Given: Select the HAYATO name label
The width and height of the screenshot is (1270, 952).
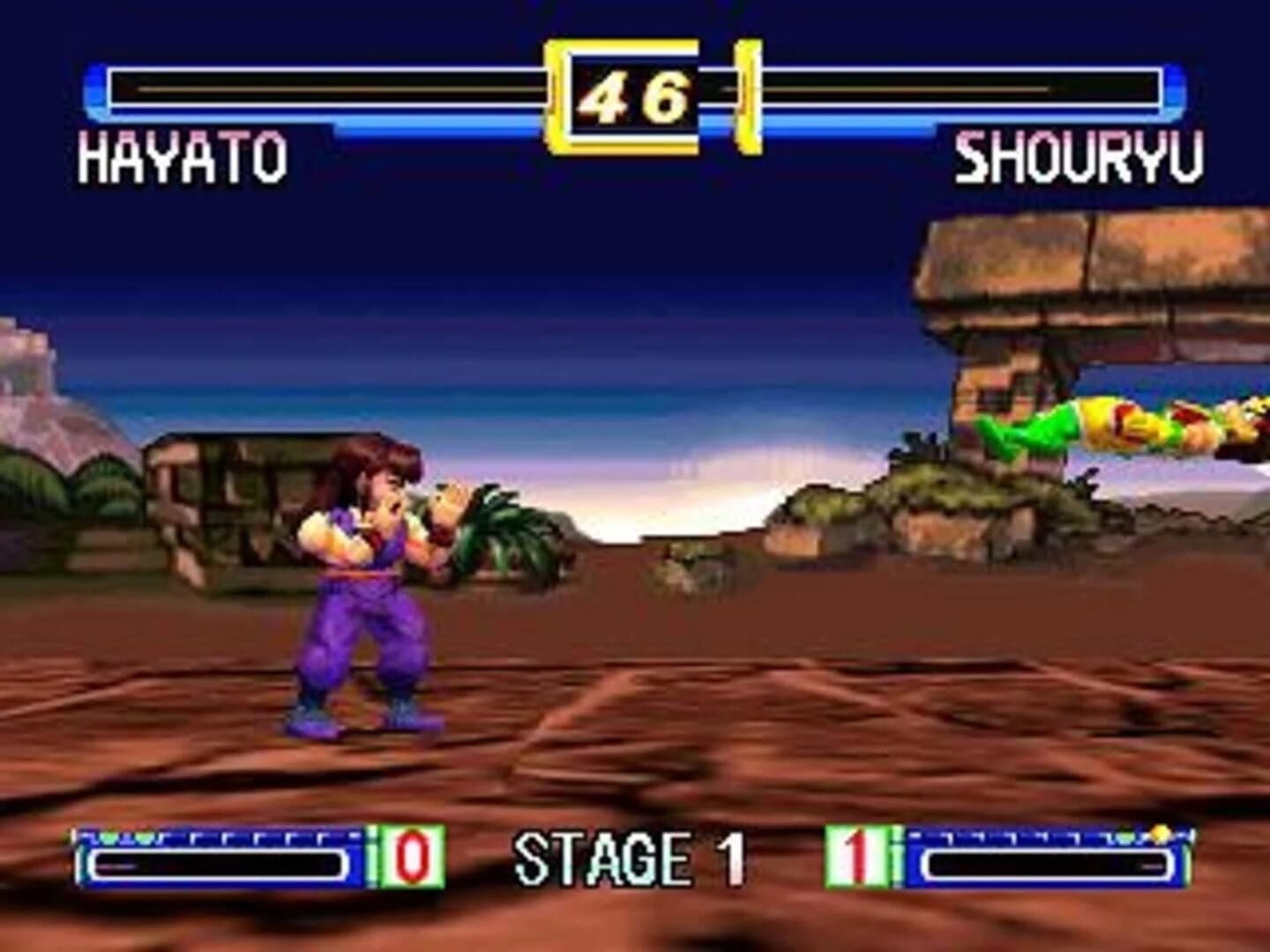Looking at the screenshot, I should pos(181,156).
